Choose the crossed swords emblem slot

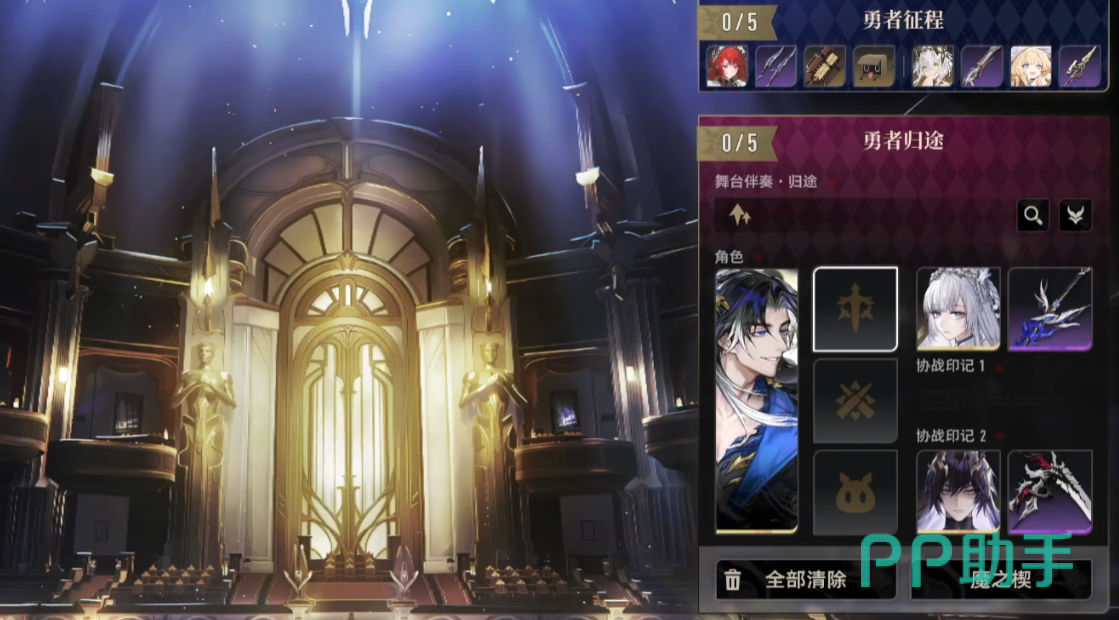coord(855,401)
